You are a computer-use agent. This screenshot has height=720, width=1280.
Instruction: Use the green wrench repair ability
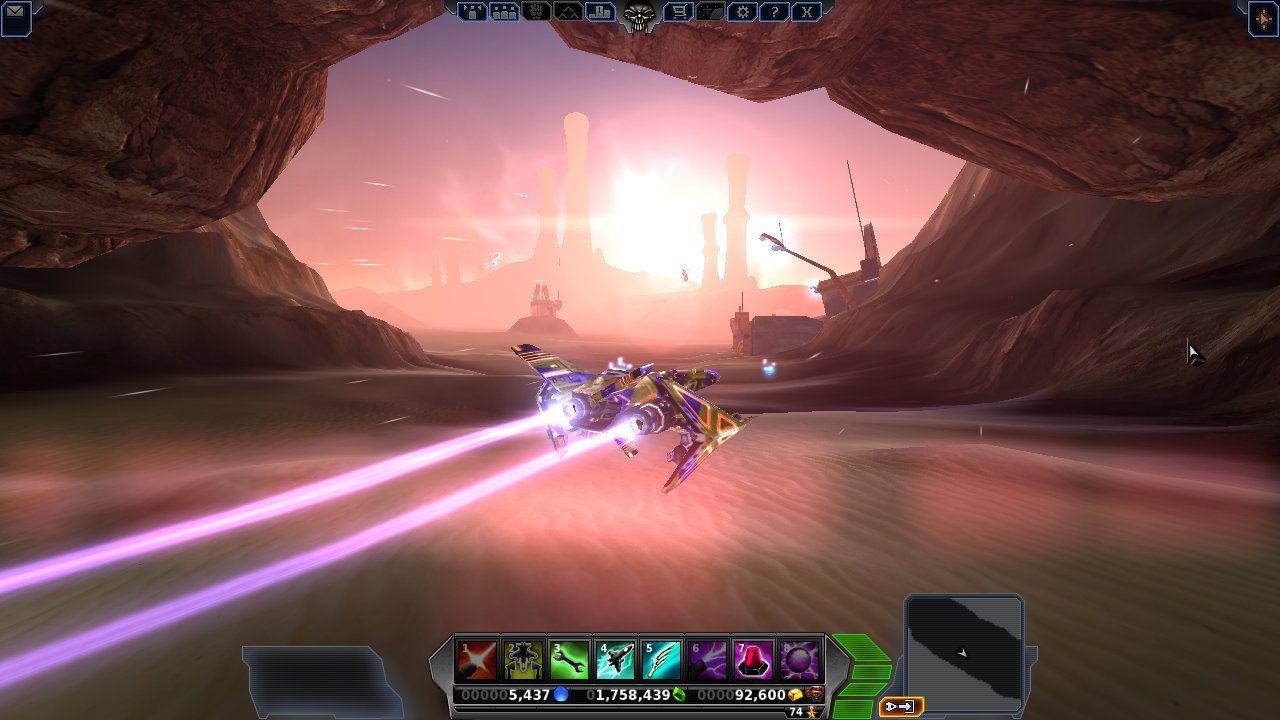coord(569,660)
